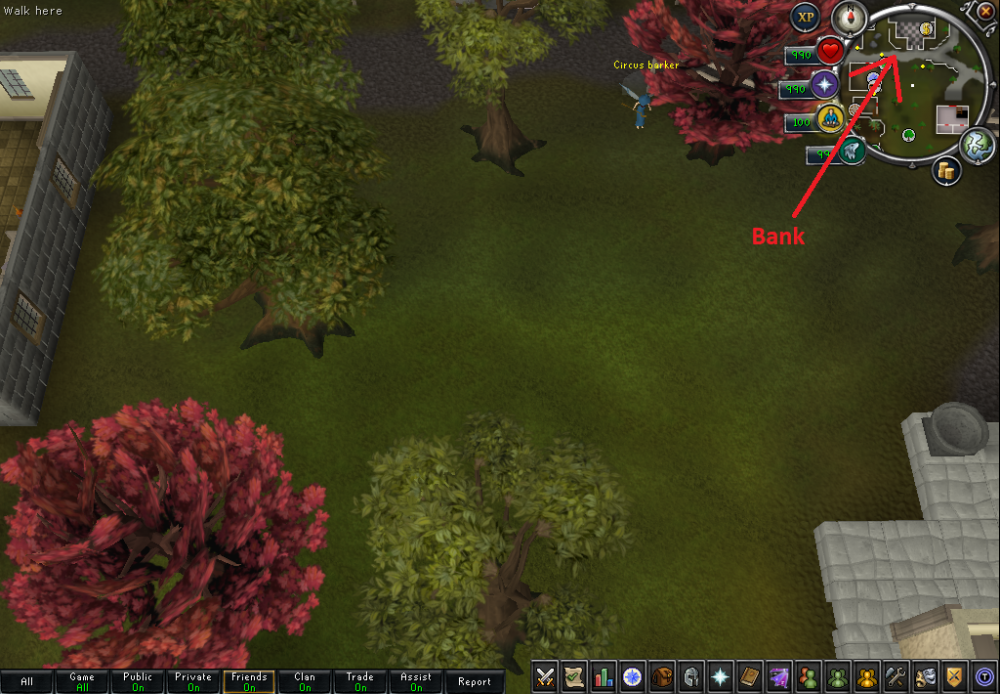Click the green summoning wolf orb
The width and height of the screenshot is (1000, 694).
coord(851,152)
